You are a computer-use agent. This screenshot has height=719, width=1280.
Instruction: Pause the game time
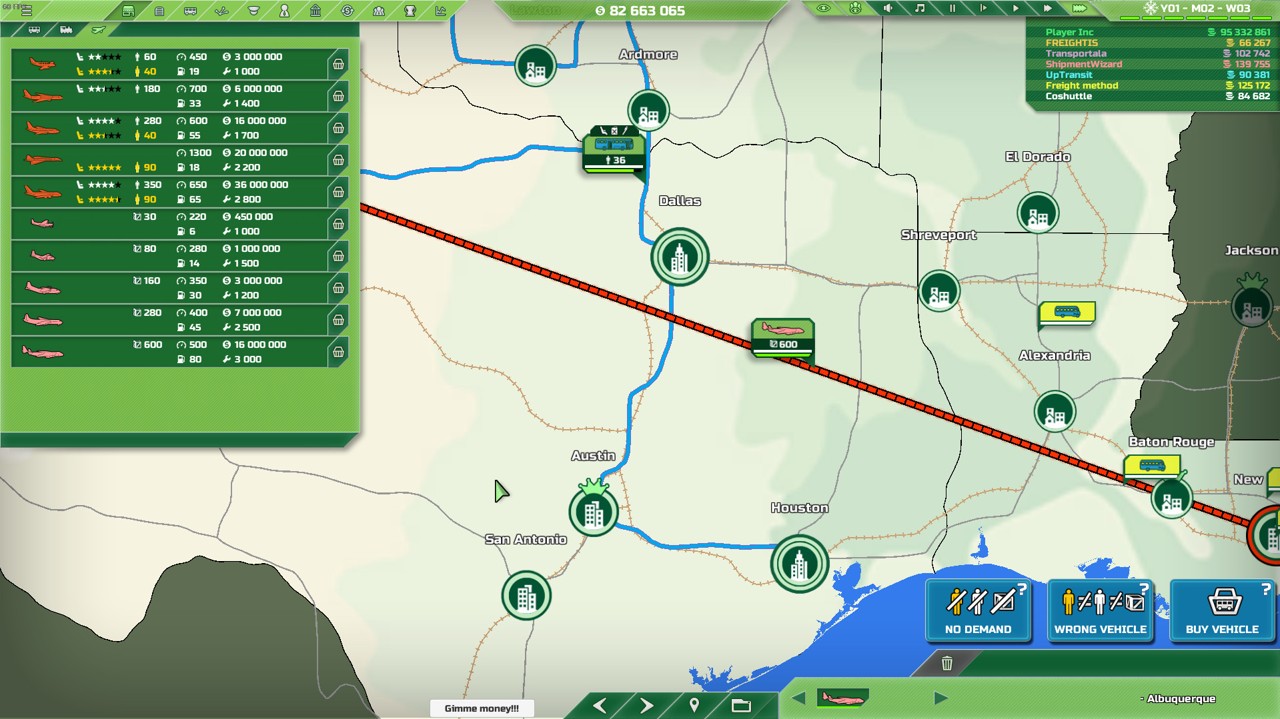coord(952,9)
